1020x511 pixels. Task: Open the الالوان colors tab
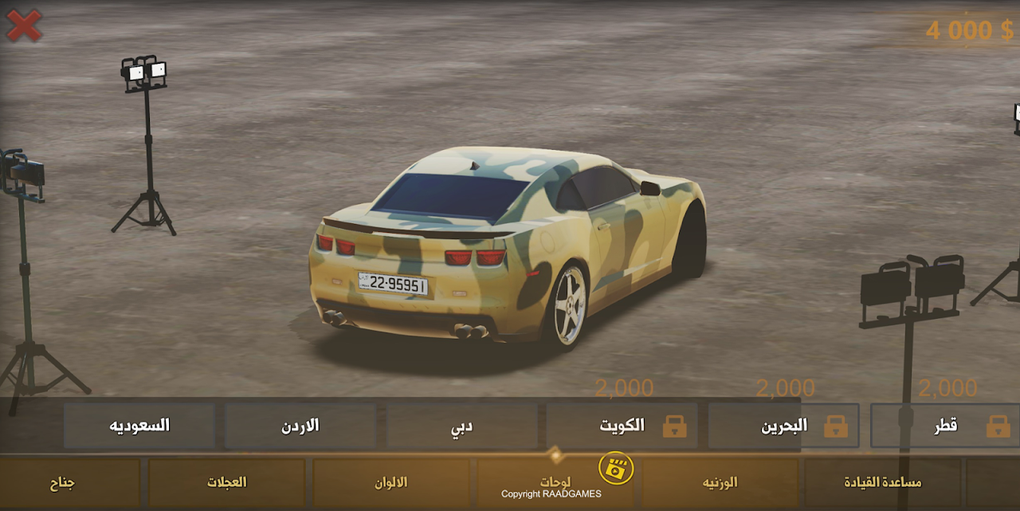point(391,483)
